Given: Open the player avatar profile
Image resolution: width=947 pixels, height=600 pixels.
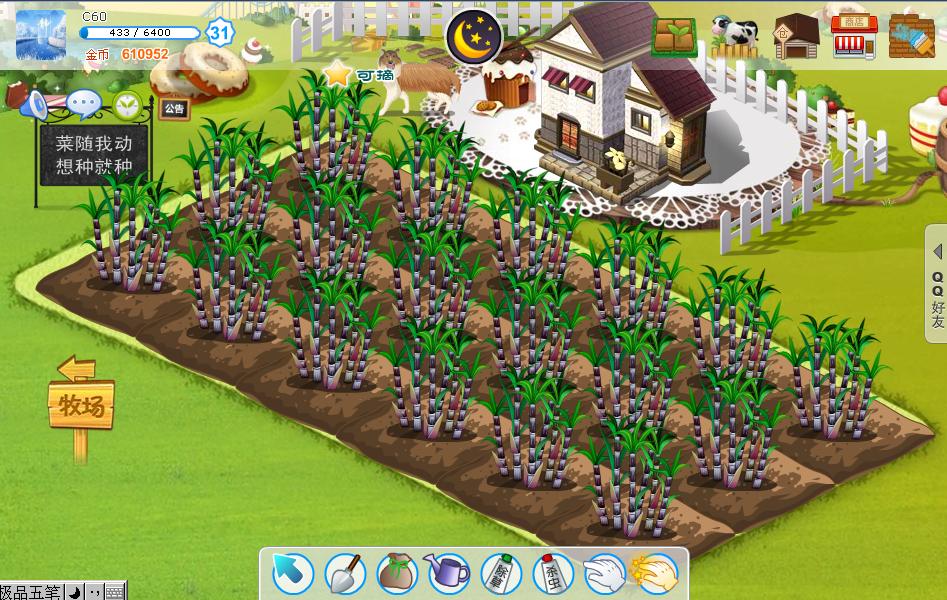Looking at the screenshot, I should (41, 35).
